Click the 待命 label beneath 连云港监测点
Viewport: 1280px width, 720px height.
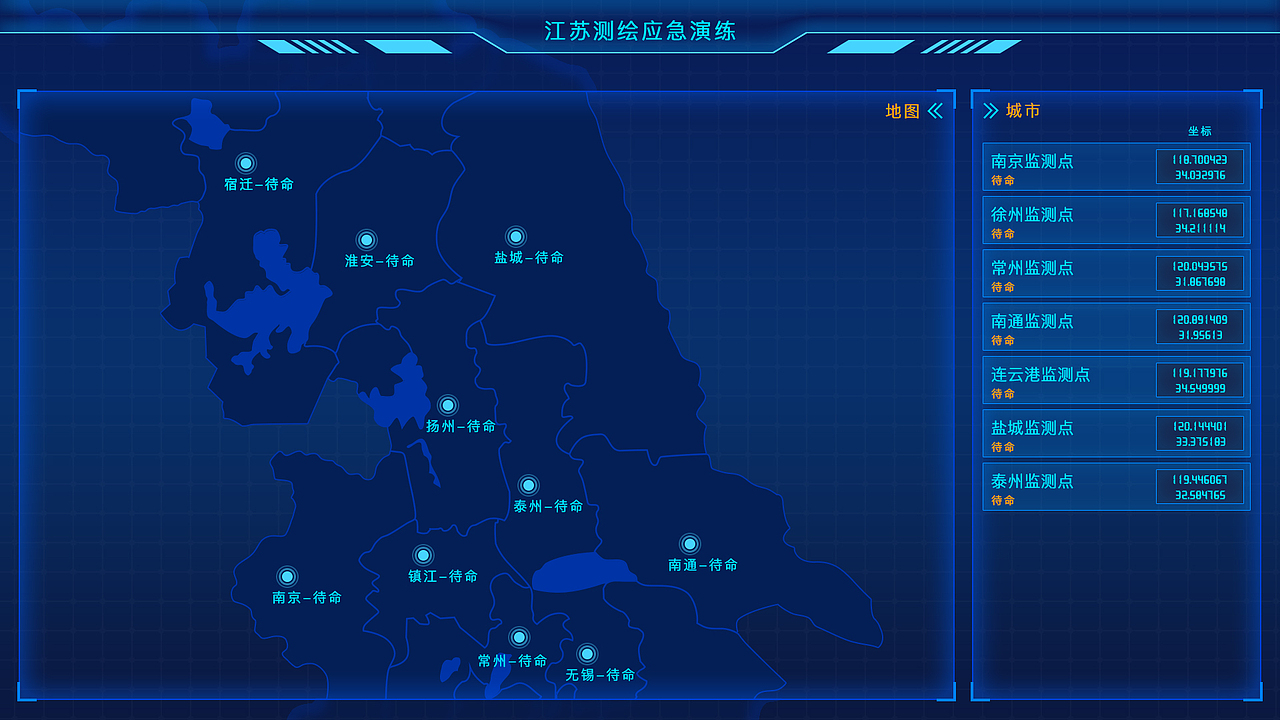tap(1002, 394)
